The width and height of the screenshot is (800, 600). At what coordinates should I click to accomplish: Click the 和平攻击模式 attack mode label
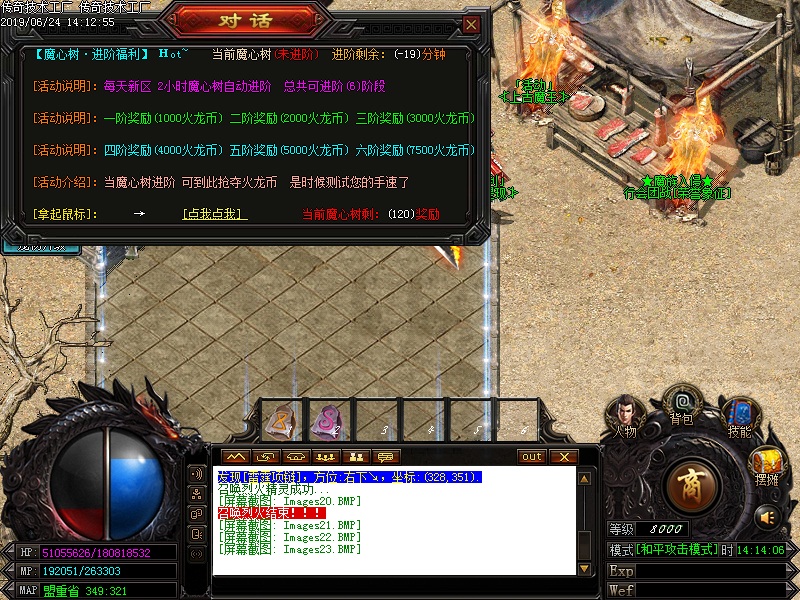point(676,551)
